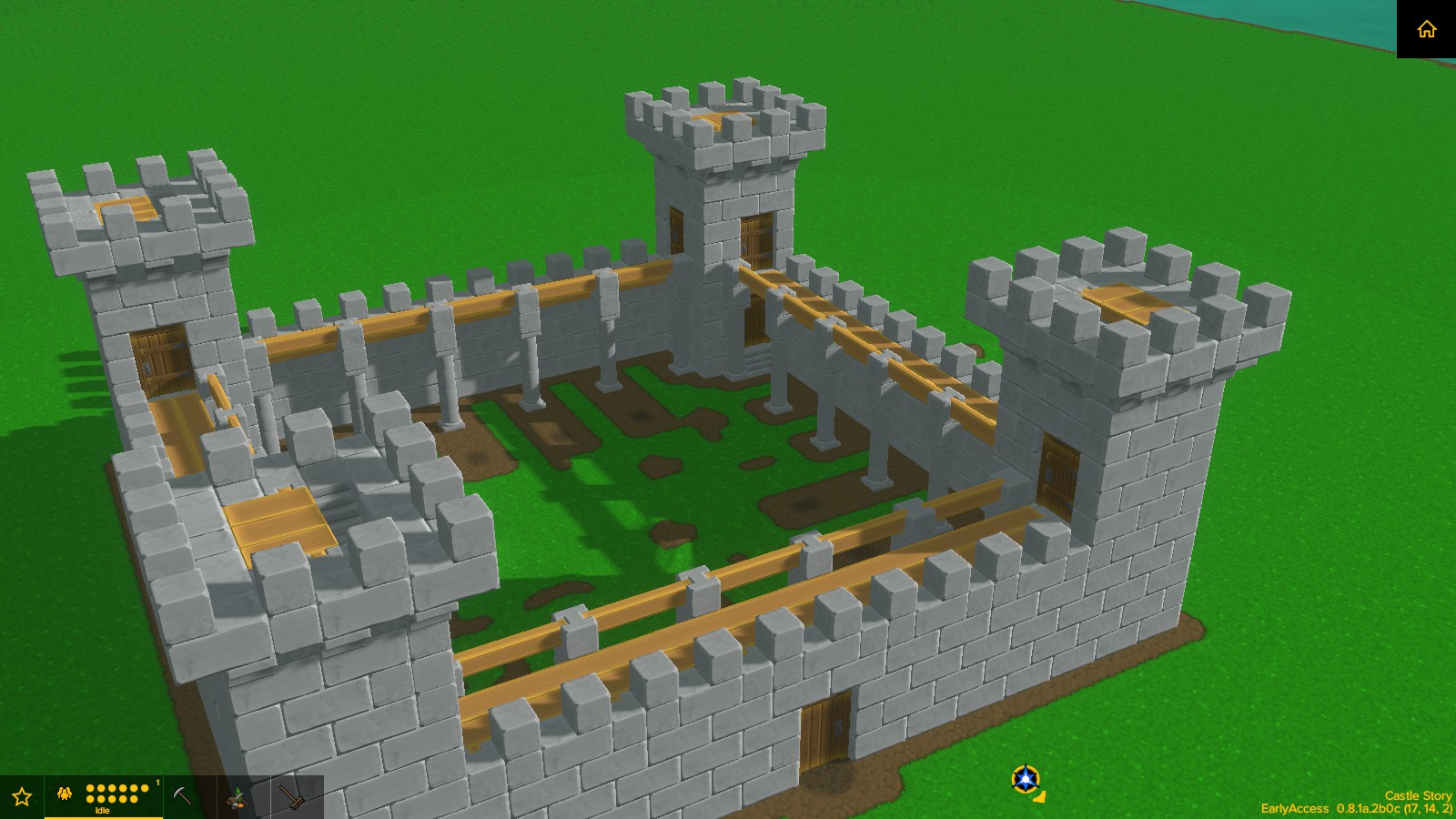Select the harvesting tool in the toolbar
This screenshot has width=1456, height=819.
coord(235,797)
